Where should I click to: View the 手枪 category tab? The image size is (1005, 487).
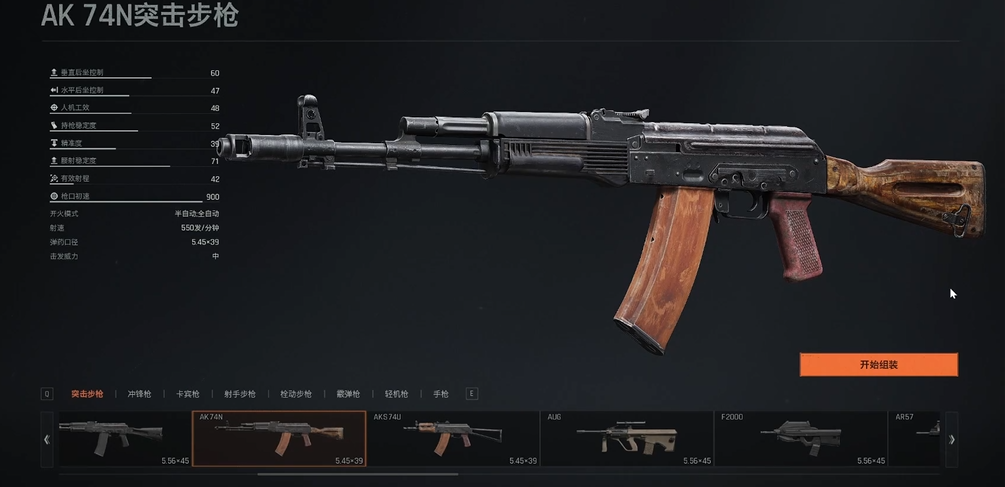(441, 394)
